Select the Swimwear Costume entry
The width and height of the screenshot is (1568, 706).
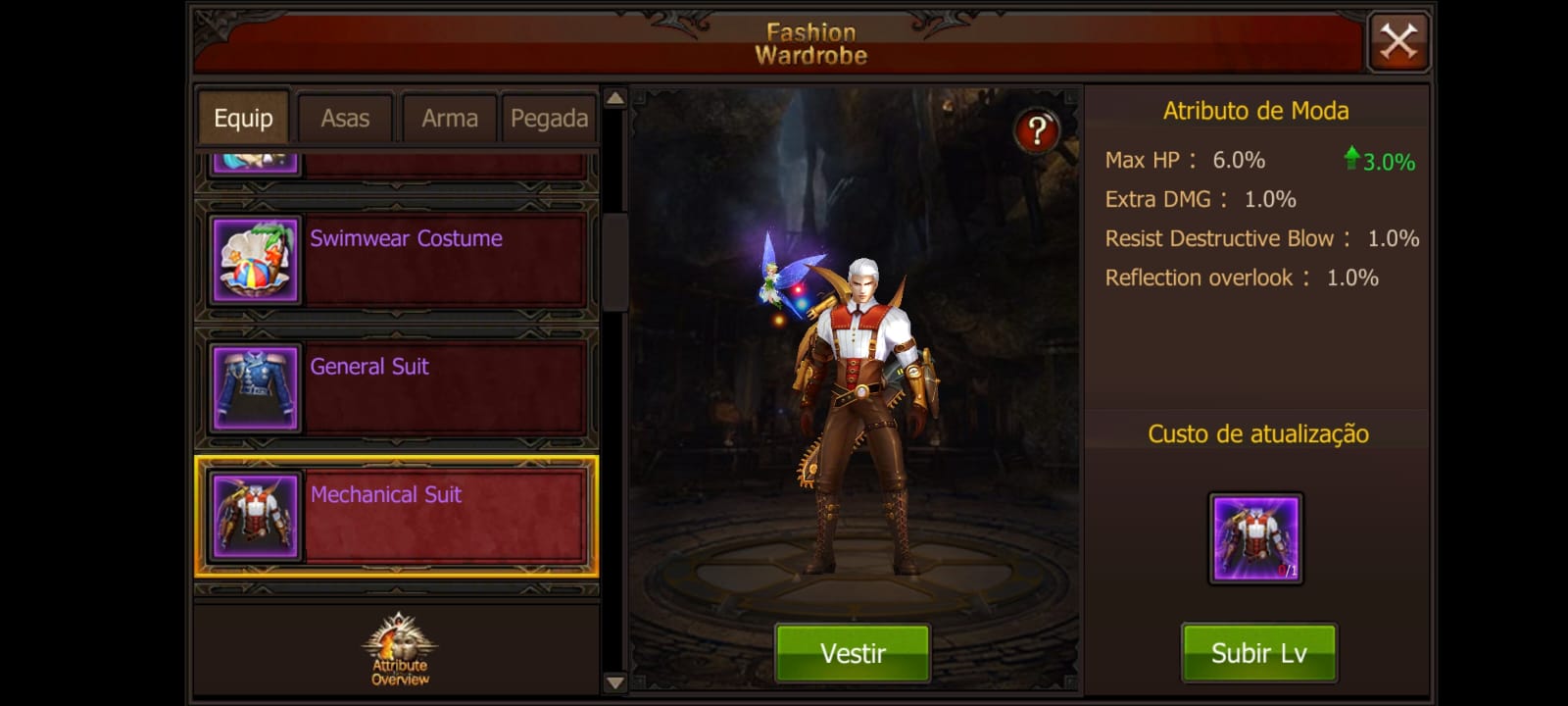pos(397,260)
